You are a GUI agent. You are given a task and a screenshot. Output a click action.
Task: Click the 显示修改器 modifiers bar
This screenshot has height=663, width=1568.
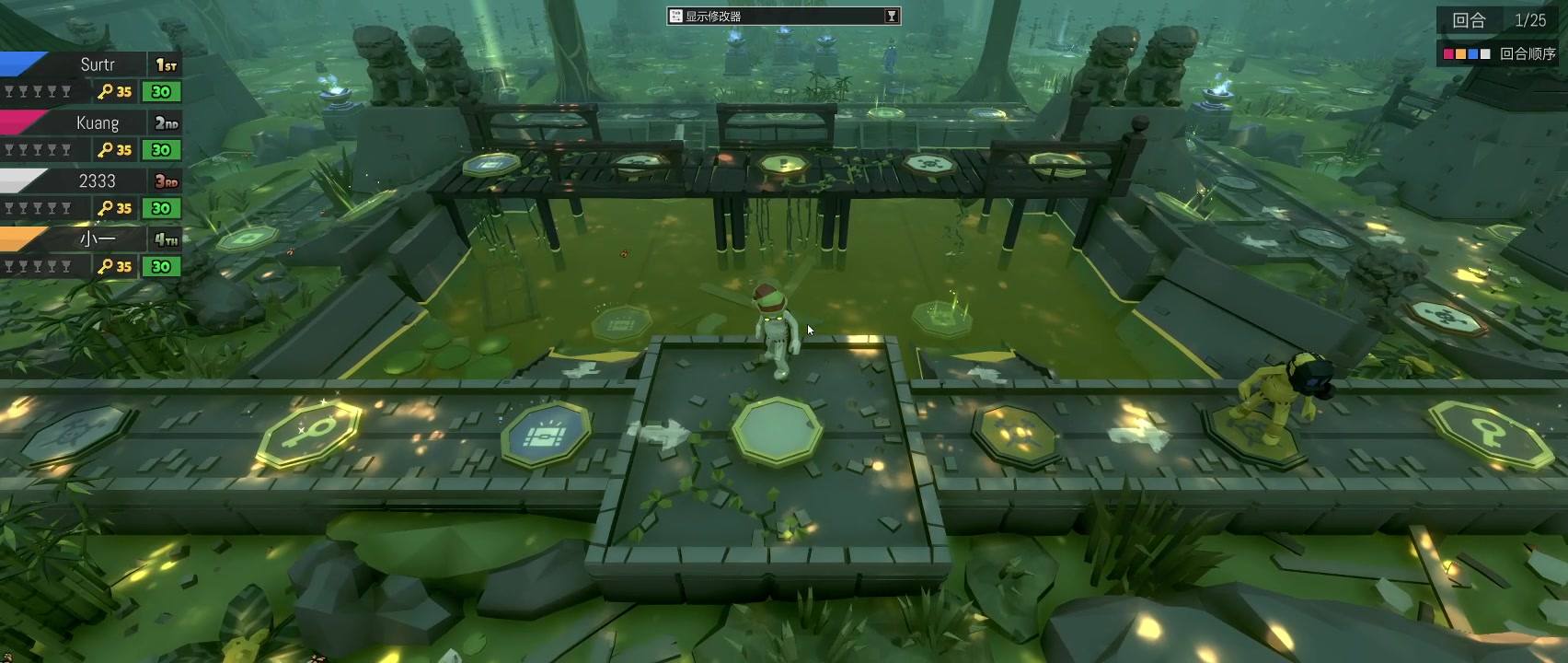(x=782, y=16)
